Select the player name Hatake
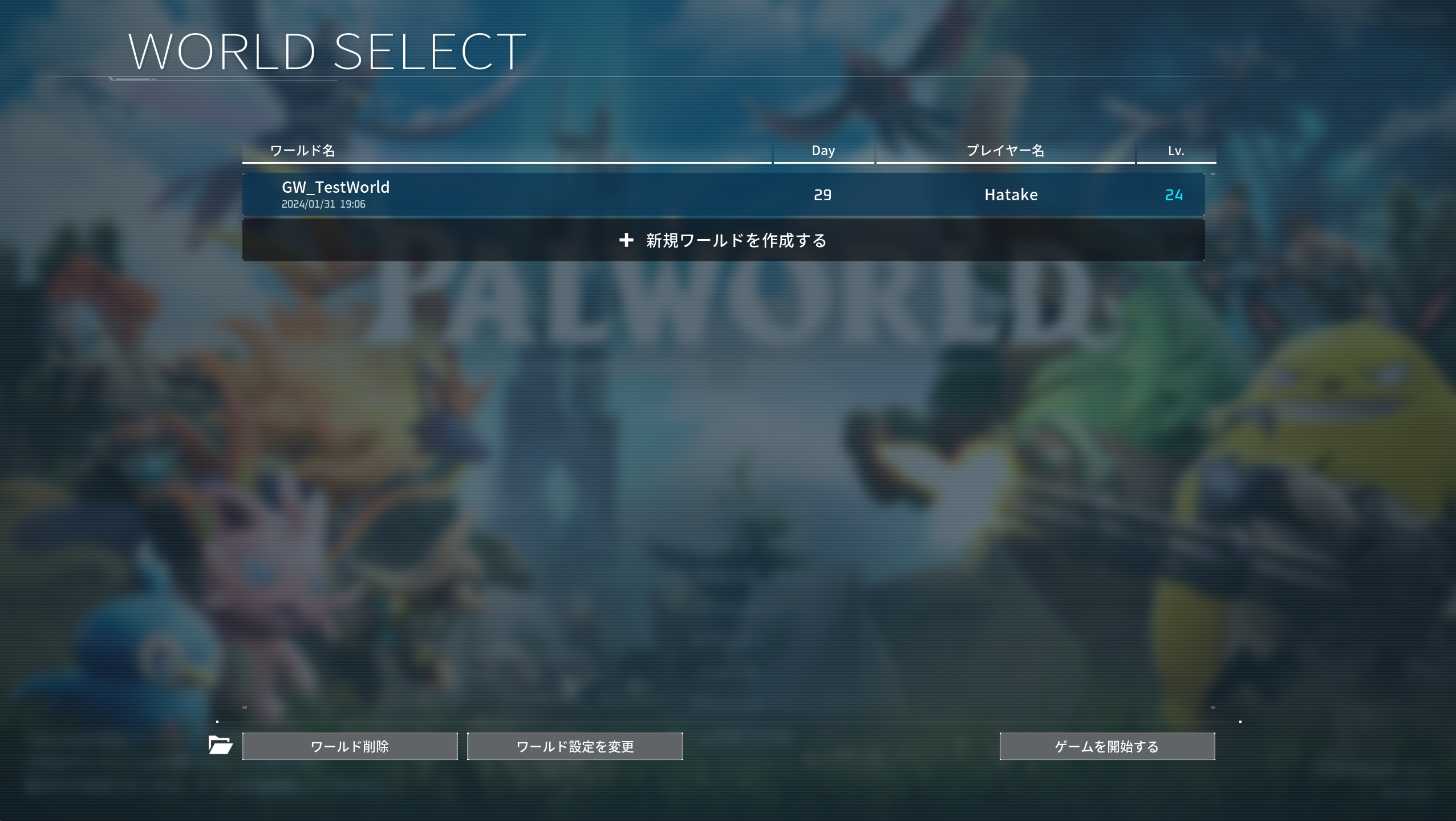1456x821 pixels. (1010, 195)
